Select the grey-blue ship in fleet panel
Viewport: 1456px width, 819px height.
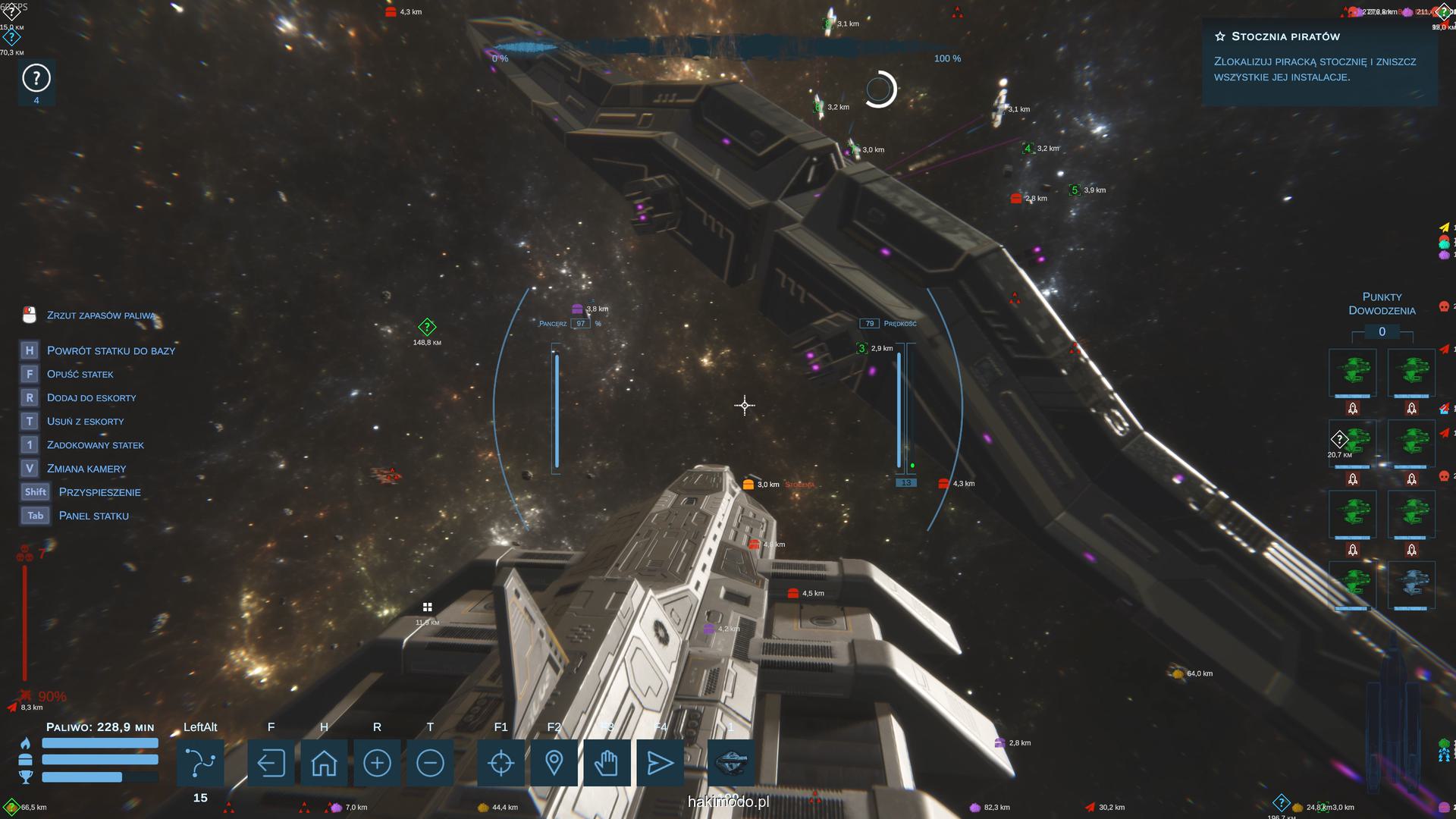[x=1410, y=585]
